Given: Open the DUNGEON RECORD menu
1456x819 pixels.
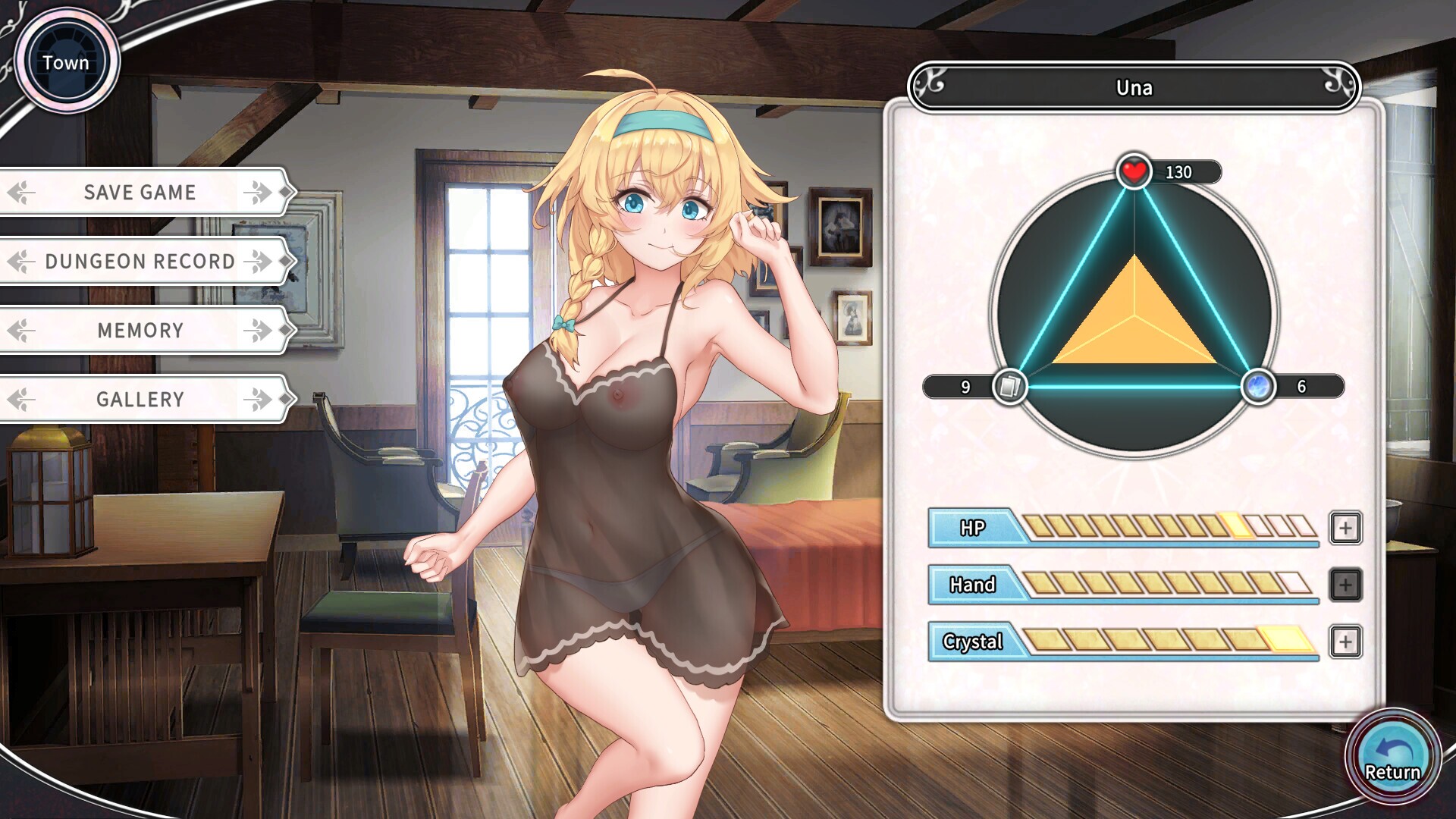Looking at the screenshot, I should (x=139, y=261).
